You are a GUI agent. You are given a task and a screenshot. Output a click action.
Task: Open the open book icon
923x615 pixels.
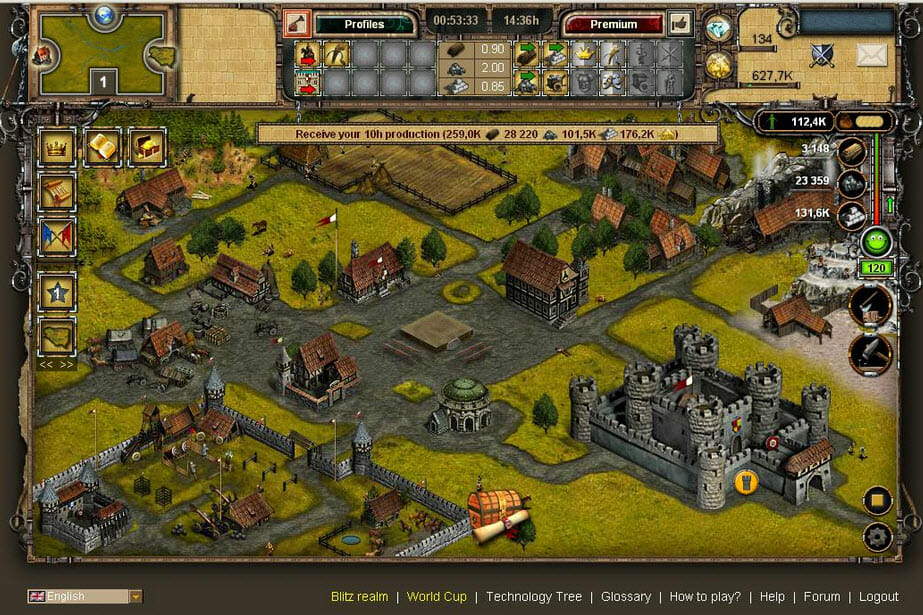pyautogui.click(x=102, y=146)
